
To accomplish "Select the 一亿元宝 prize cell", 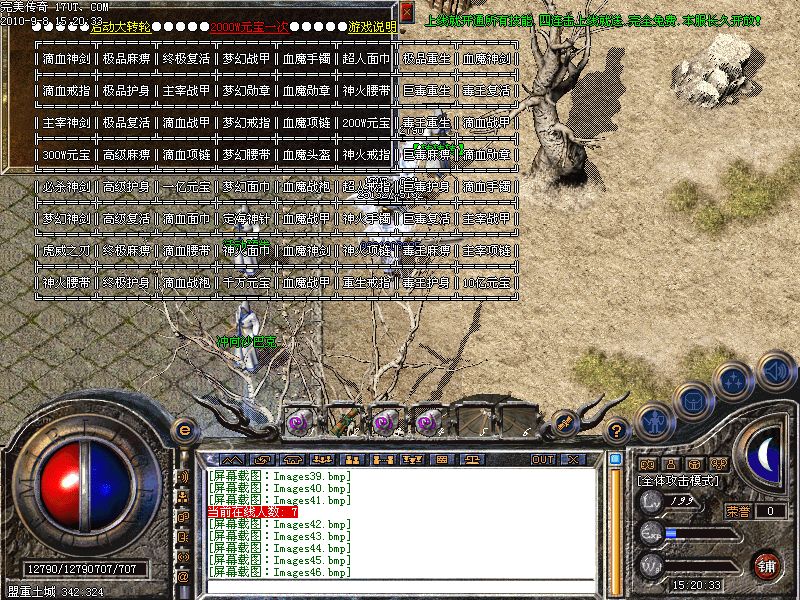I will (187, 187).
